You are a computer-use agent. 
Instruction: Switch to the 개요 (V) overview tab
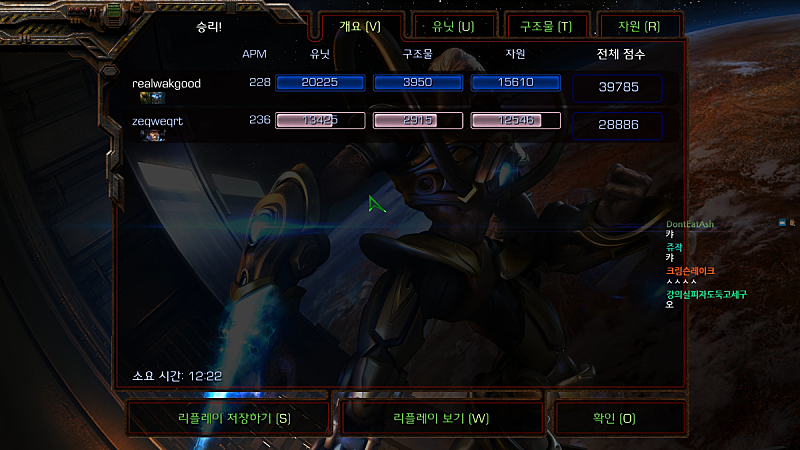361,26
